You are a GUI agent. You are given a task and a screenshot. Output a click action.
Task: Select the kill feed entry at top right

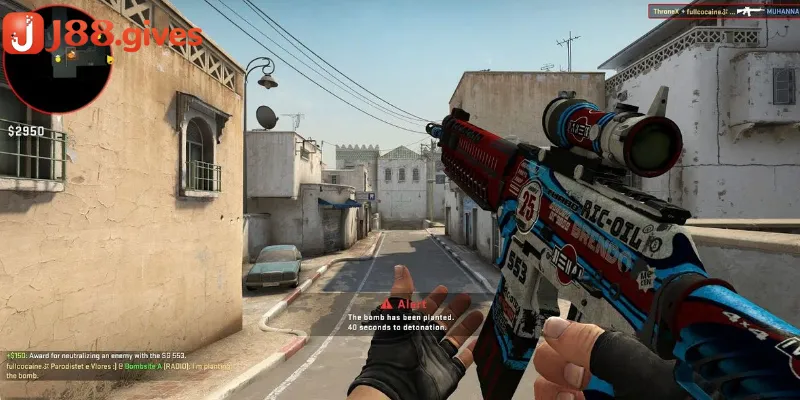coord(724,11)
